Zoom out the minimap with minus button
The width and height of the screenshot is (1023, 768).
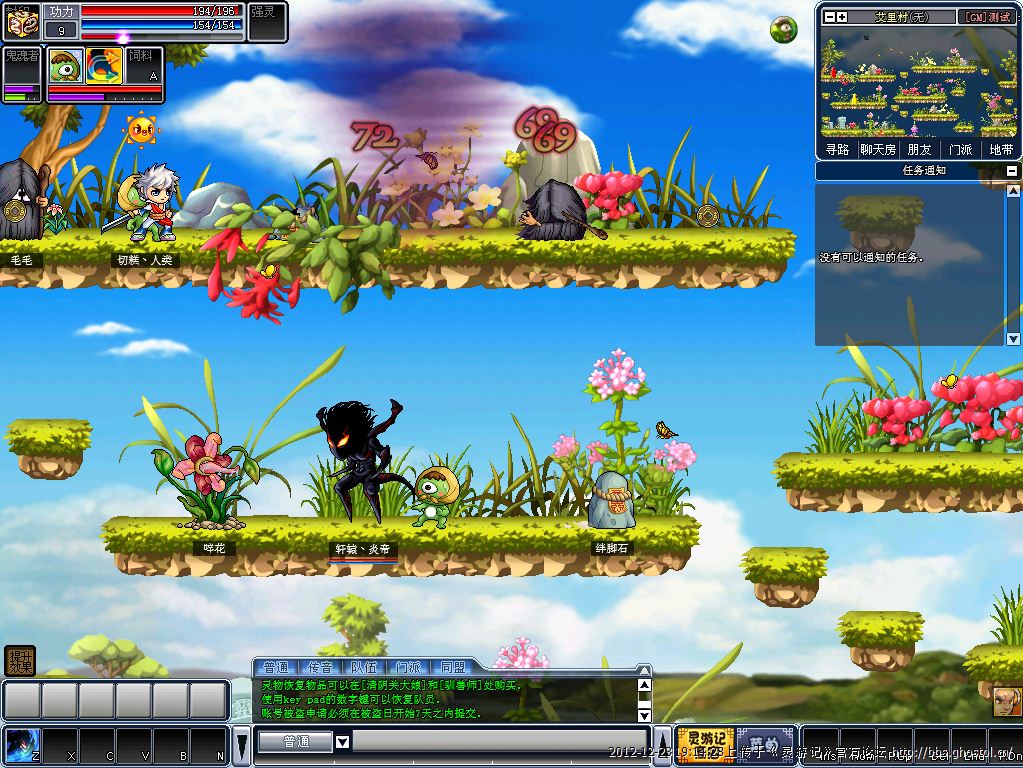click(828, 17)
